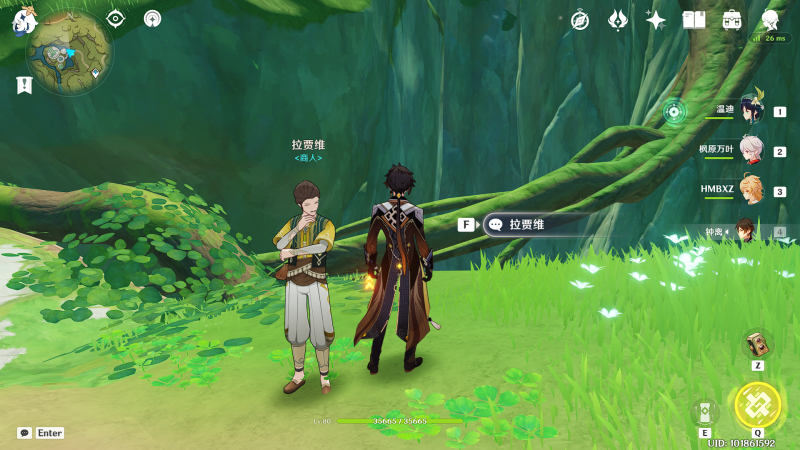Switch to party member HMBXZ
The image size is (800, 450).
[751, 190]
